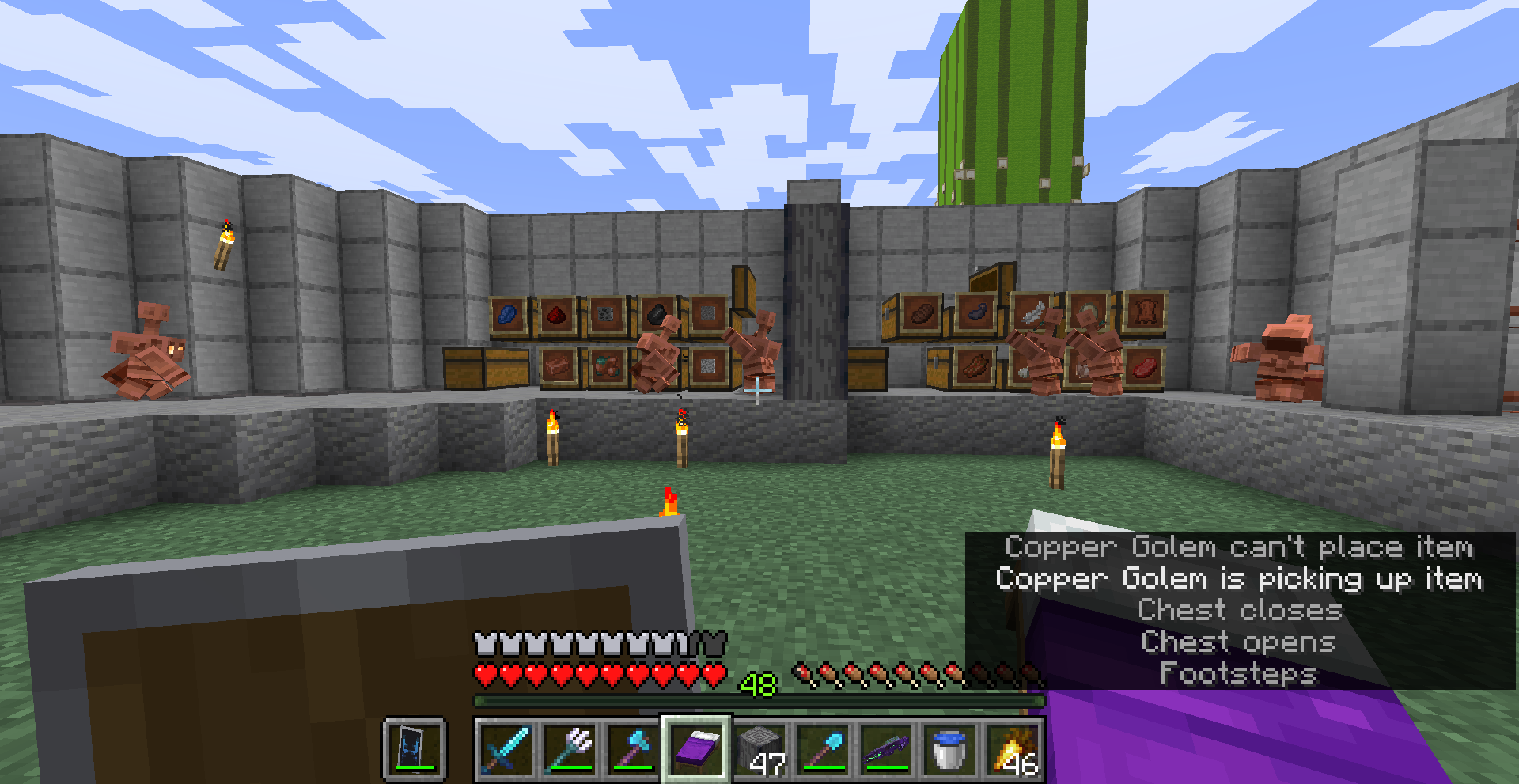Select the water bucket hotbar slot
The image size is (1519, 784).
tap(949, 748)
